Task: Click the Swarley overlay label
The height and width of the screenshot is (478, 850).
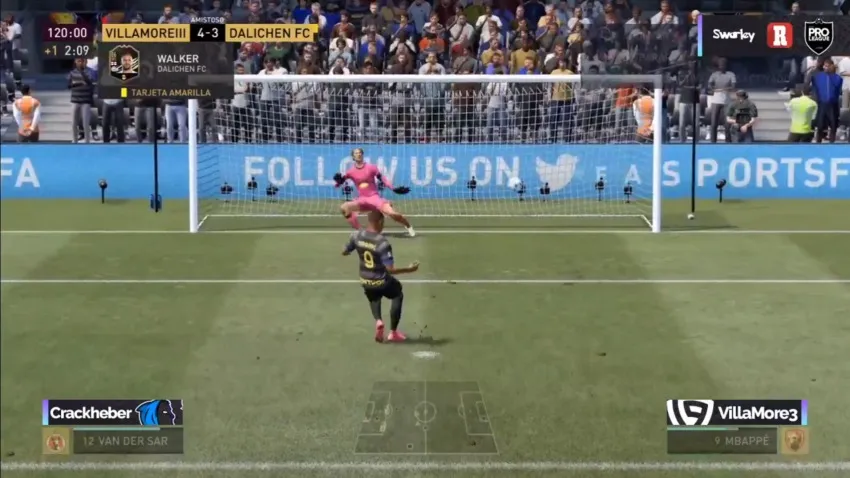Action: point(733,35)
